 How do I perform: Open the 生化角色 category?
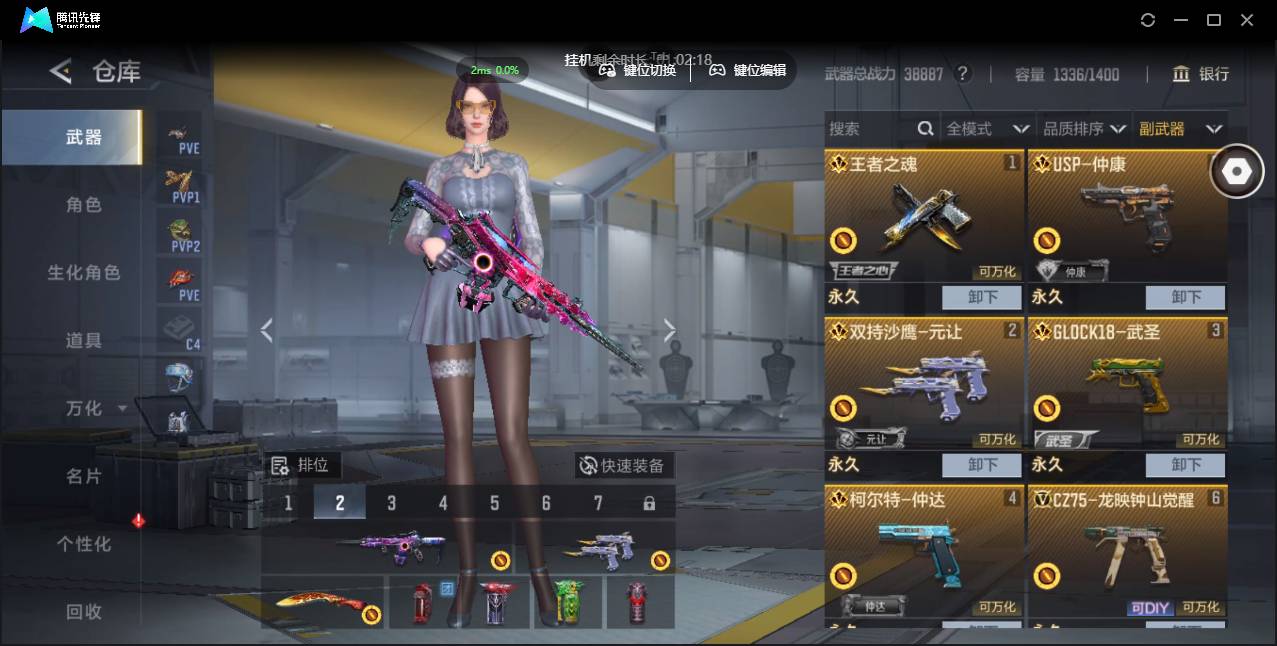pos(84,273)
